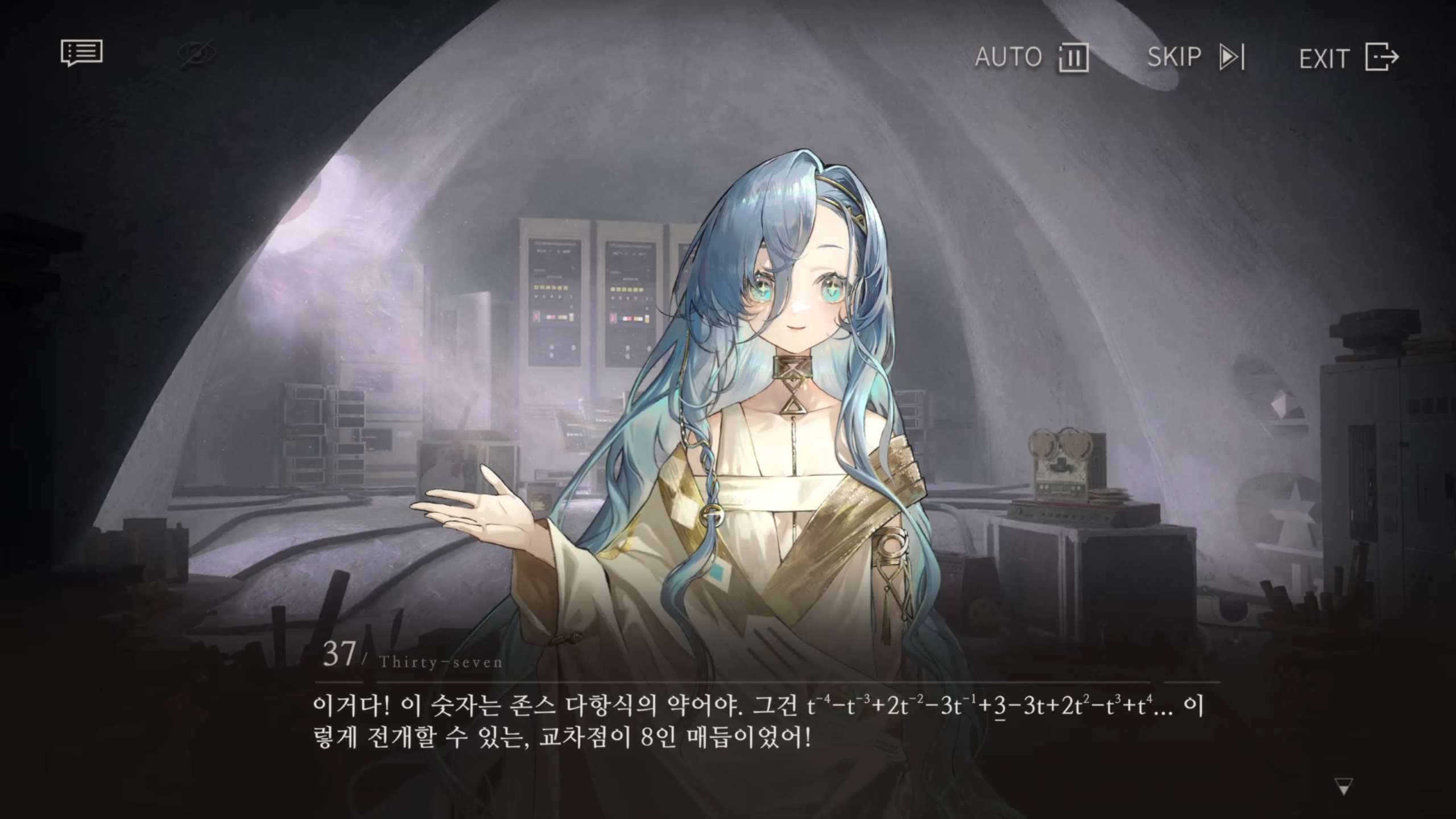Click the fast-forward icon beside SKIP
Image resolution: width=1456 pixels, height=819 pixels.
(1232, 56)
